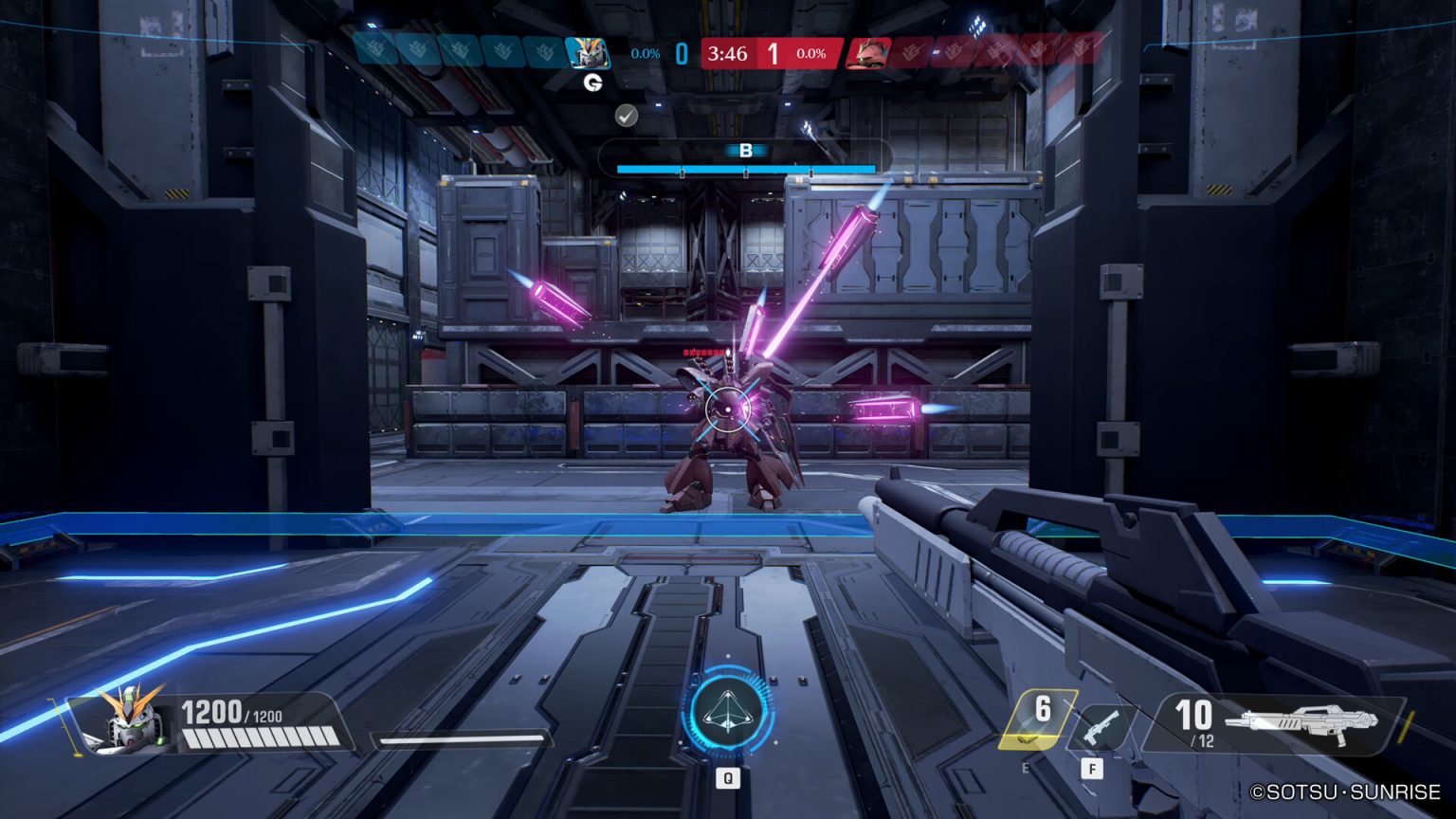This screenshot has width=1456, height=819.
Task: Expand the objective B marker banner
Action: coord(748,149)
